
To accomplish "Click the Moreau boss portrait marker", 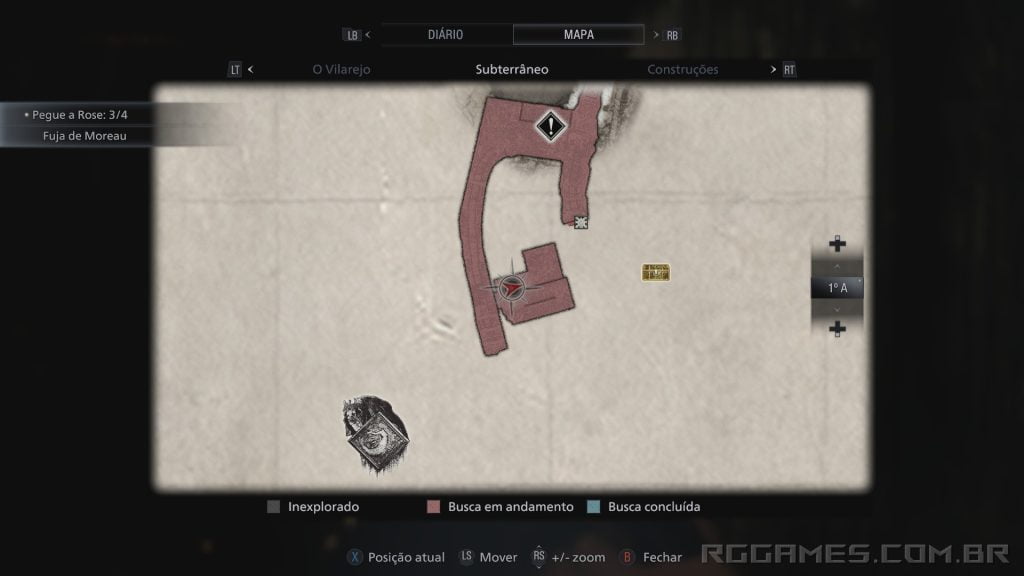I will [x=376, y=435].
